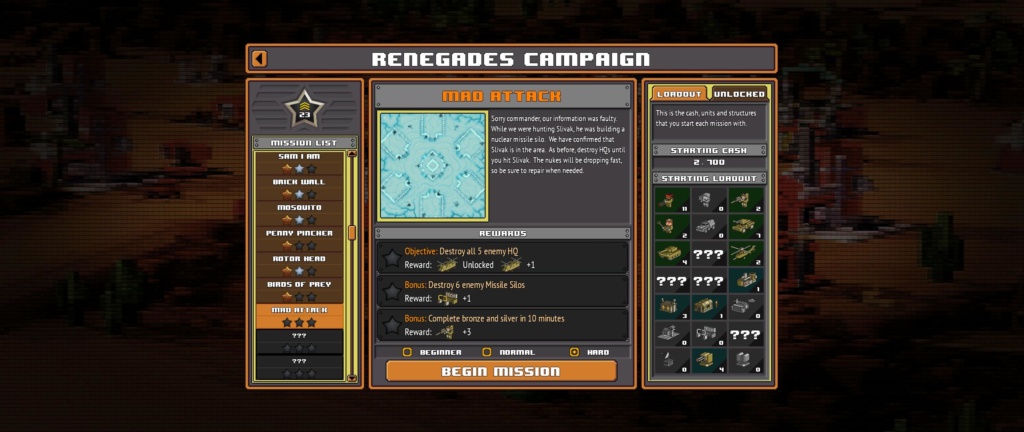Select the Mad Attack mission entry
This screenshot has width=1024, height=432.
(x=298, y=316)
